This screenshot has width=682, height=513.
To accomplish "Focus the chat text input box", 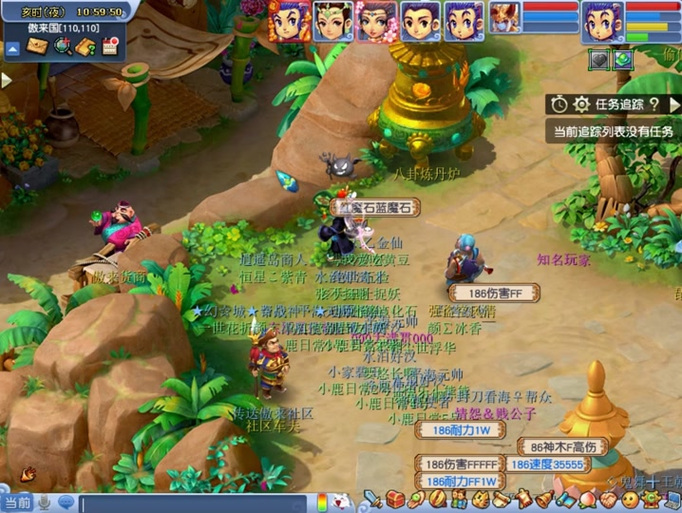I will coord(190,503).
